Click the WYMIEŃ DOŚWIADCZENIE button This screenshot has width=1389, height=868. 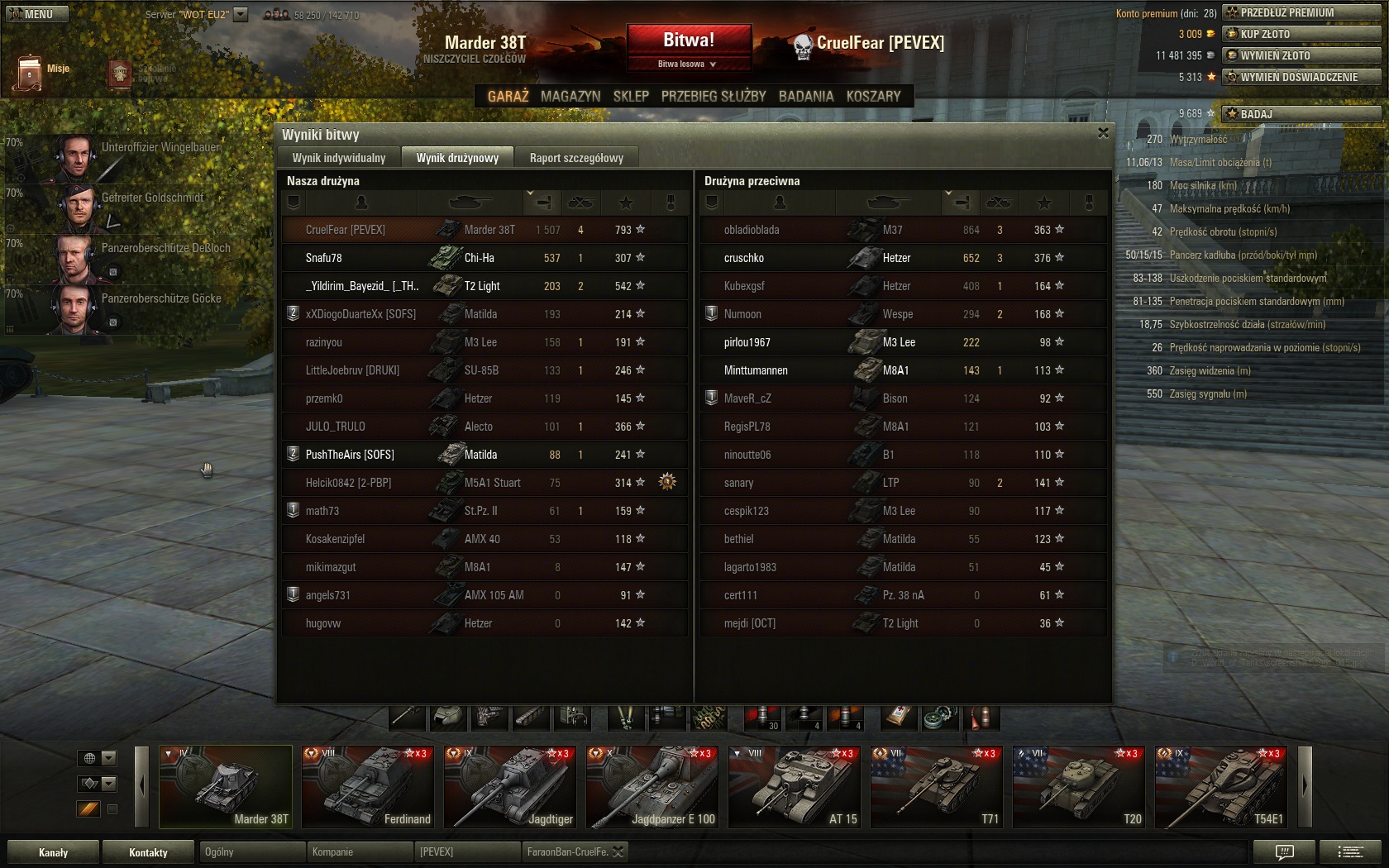click(x=1301, y=77)
